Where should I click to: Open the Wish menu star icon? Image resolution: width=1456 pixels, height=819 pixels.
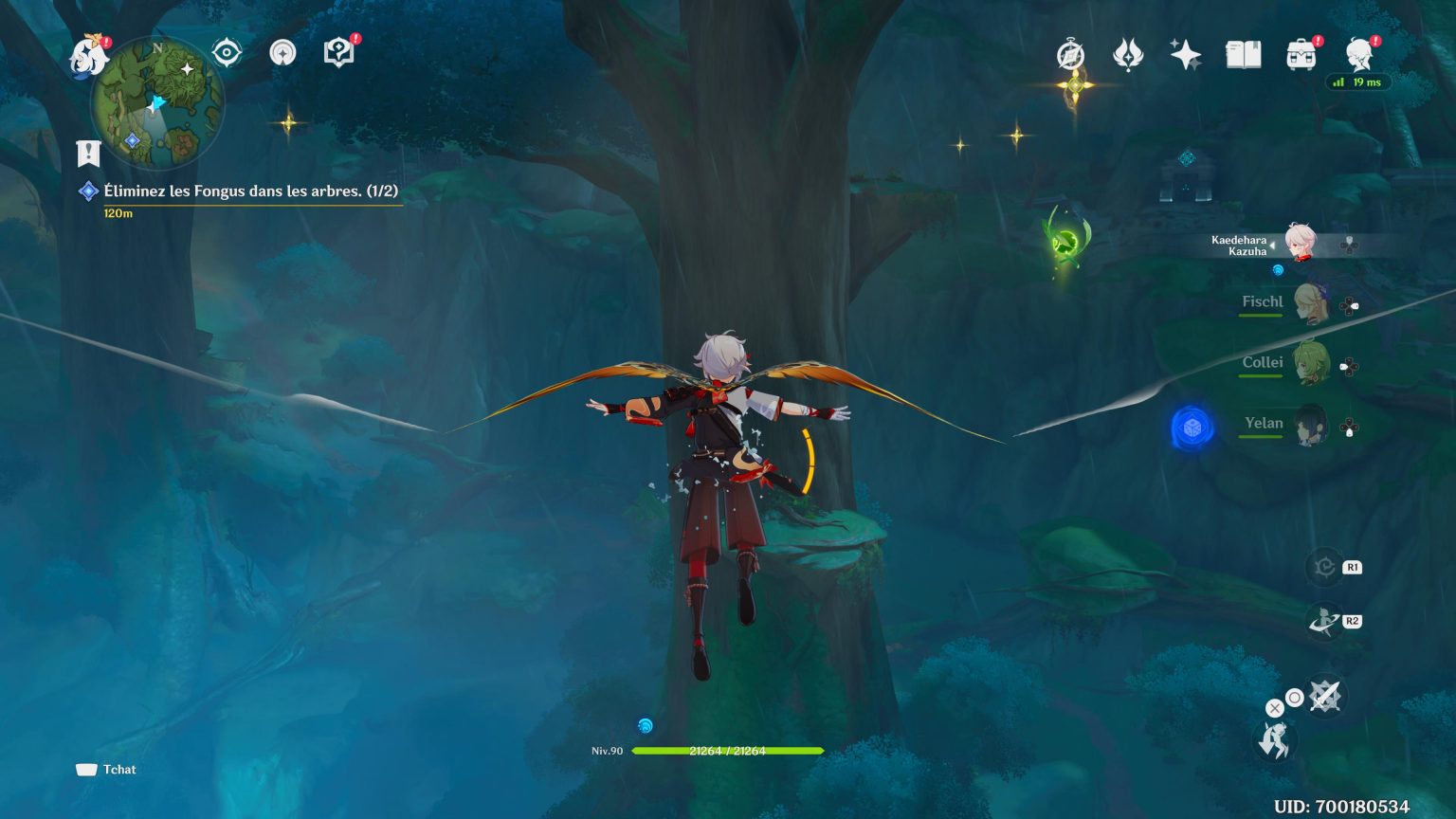[1185, 56]
